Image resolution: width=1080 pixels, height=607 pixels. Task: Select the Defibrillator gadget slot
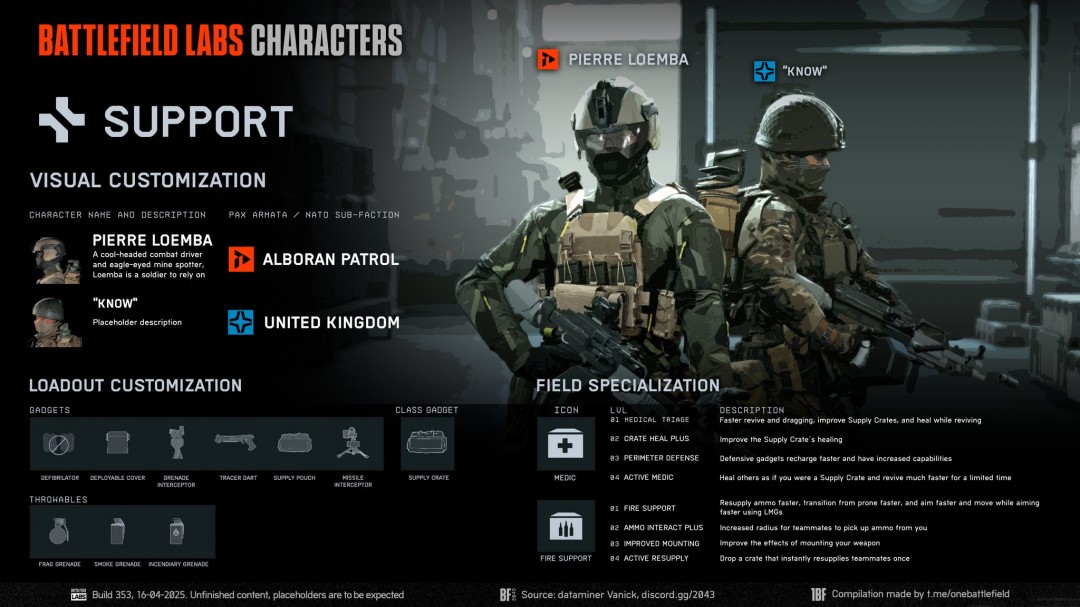(x=59, y=443)
